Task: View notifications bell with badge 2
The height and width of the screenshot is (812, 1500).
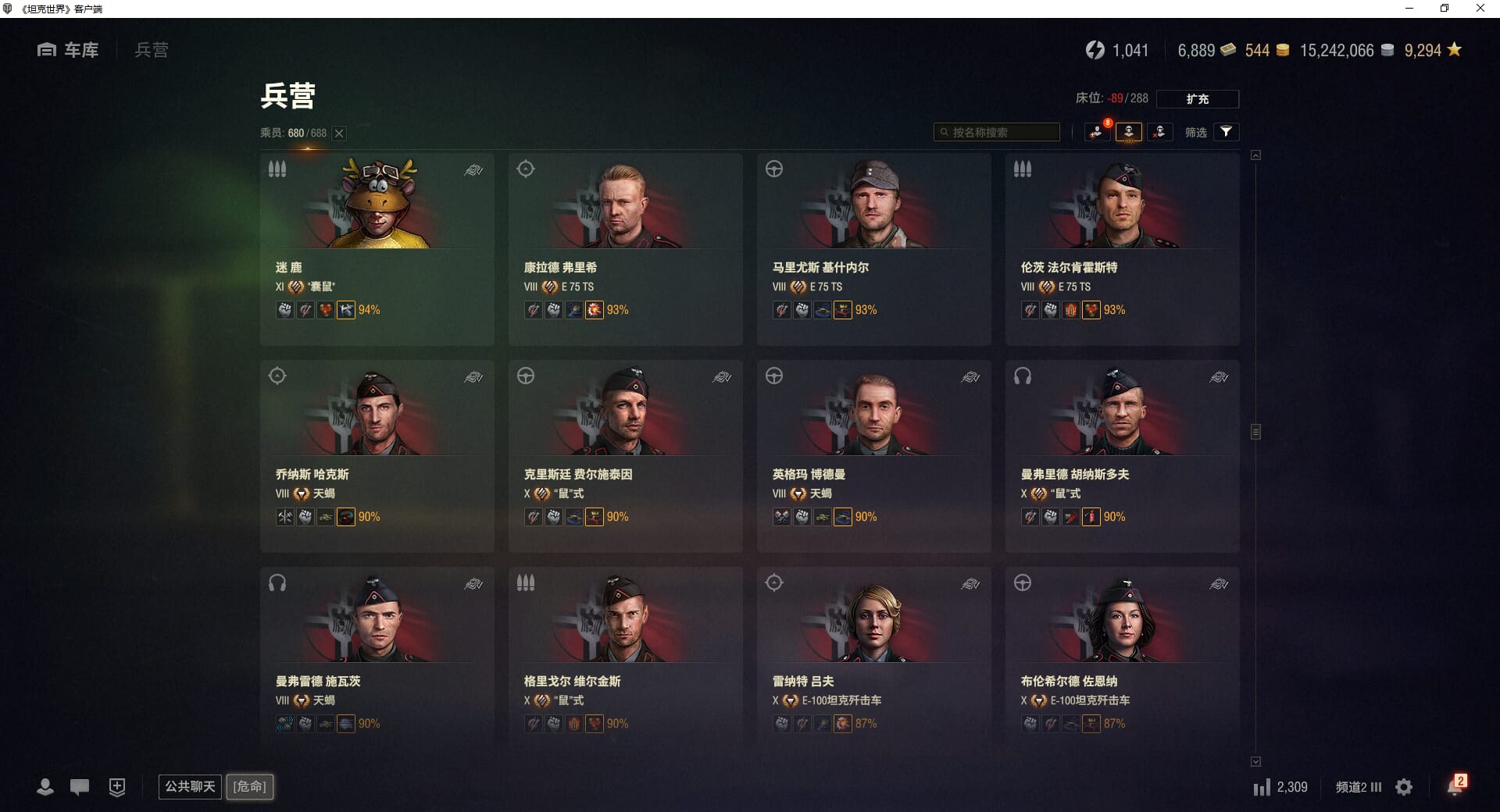Action: [1455, 786]
